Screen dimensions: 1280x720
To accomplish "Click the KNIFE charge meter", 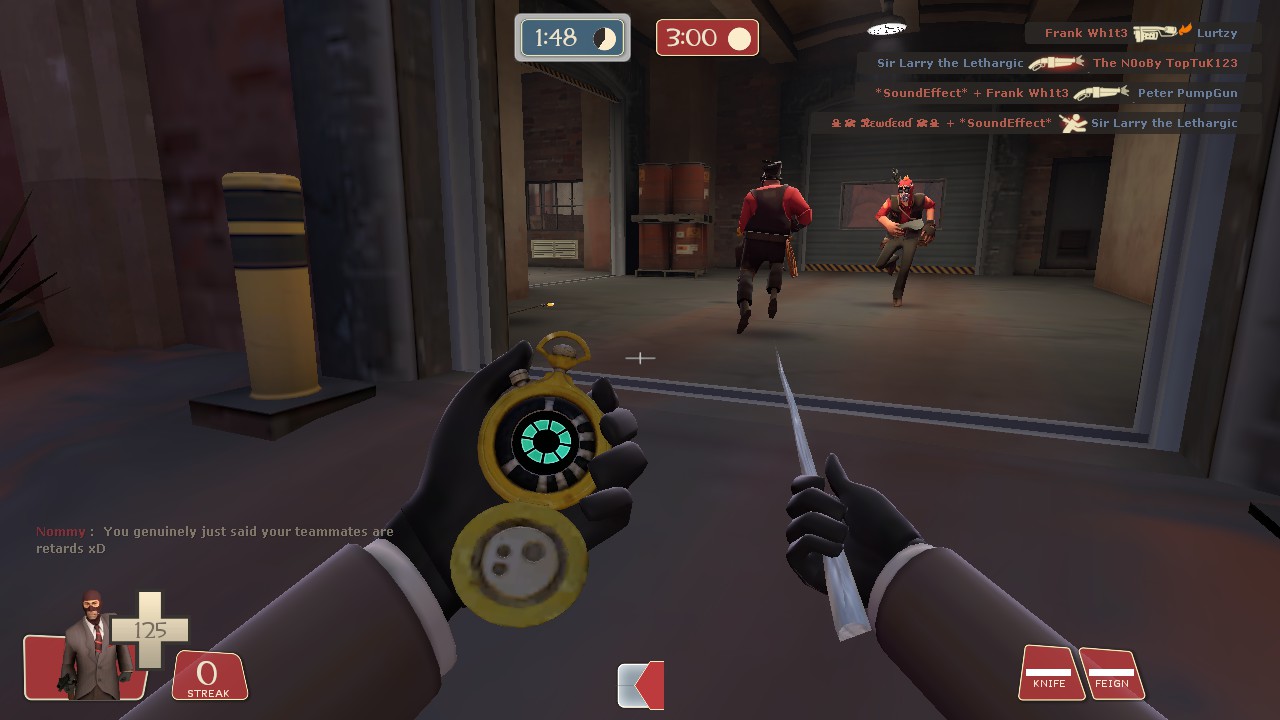I will (x=1049, y=673).
